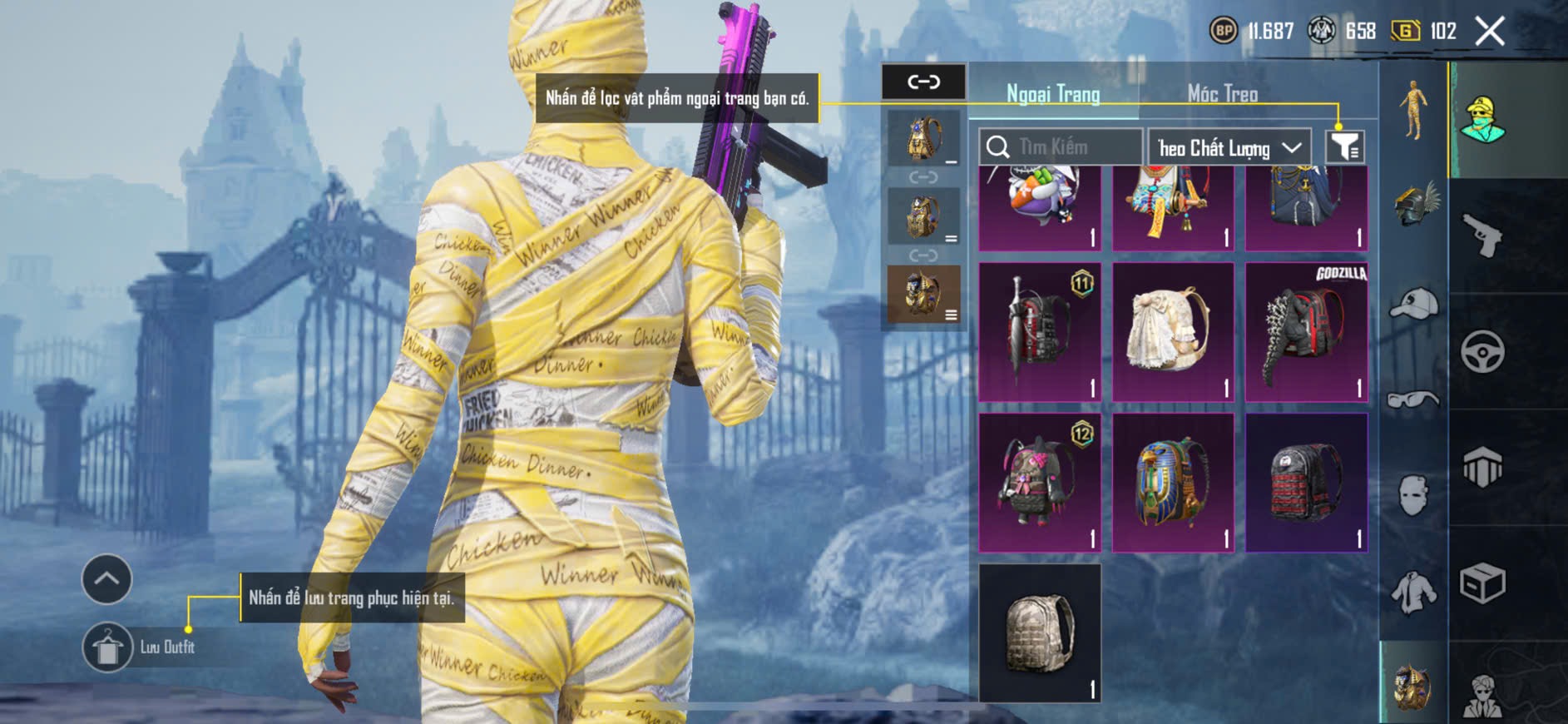Choose the black and red striped backpack

pos(1306,483)
